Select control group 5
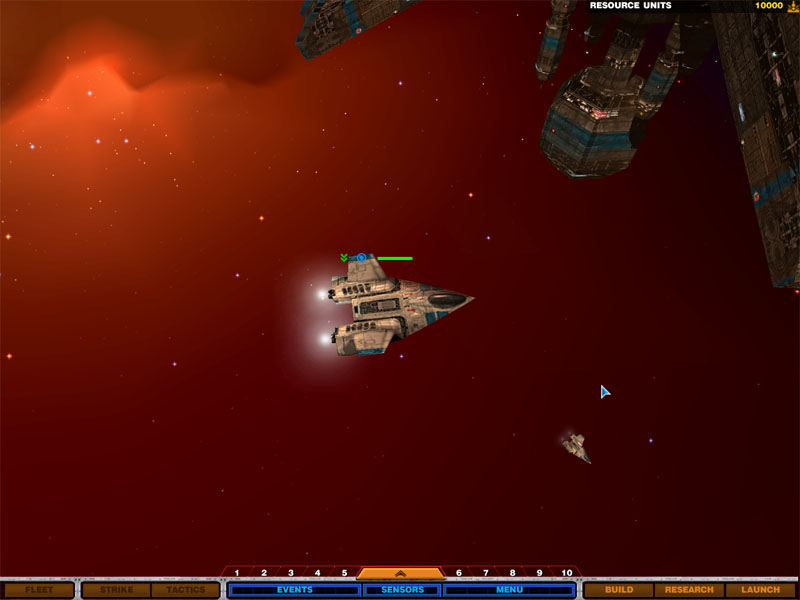This screenshot has height=600, width=800. pos(344,573)
